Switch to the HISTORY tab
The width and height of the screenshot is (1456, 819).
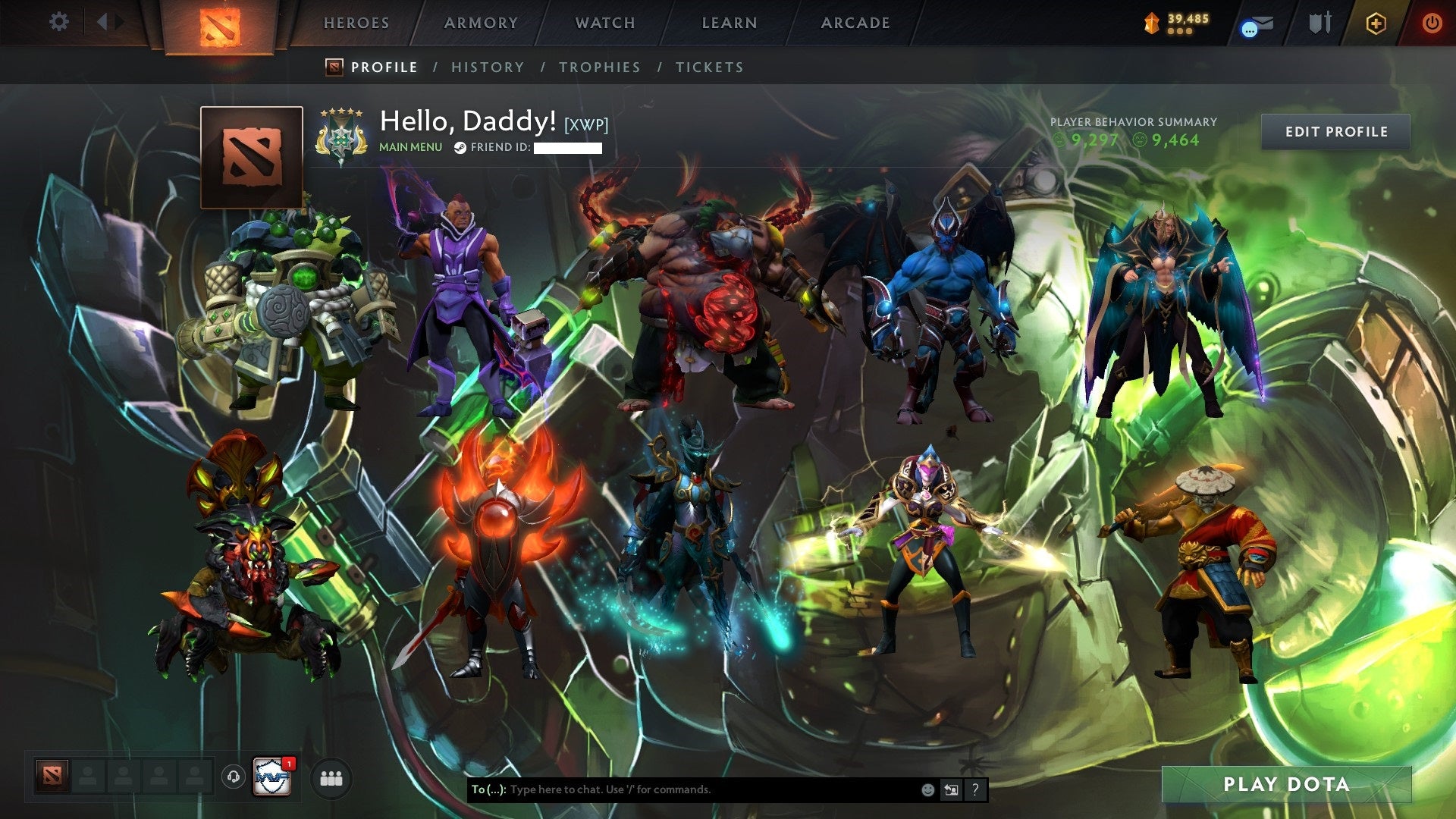(488, 67)
